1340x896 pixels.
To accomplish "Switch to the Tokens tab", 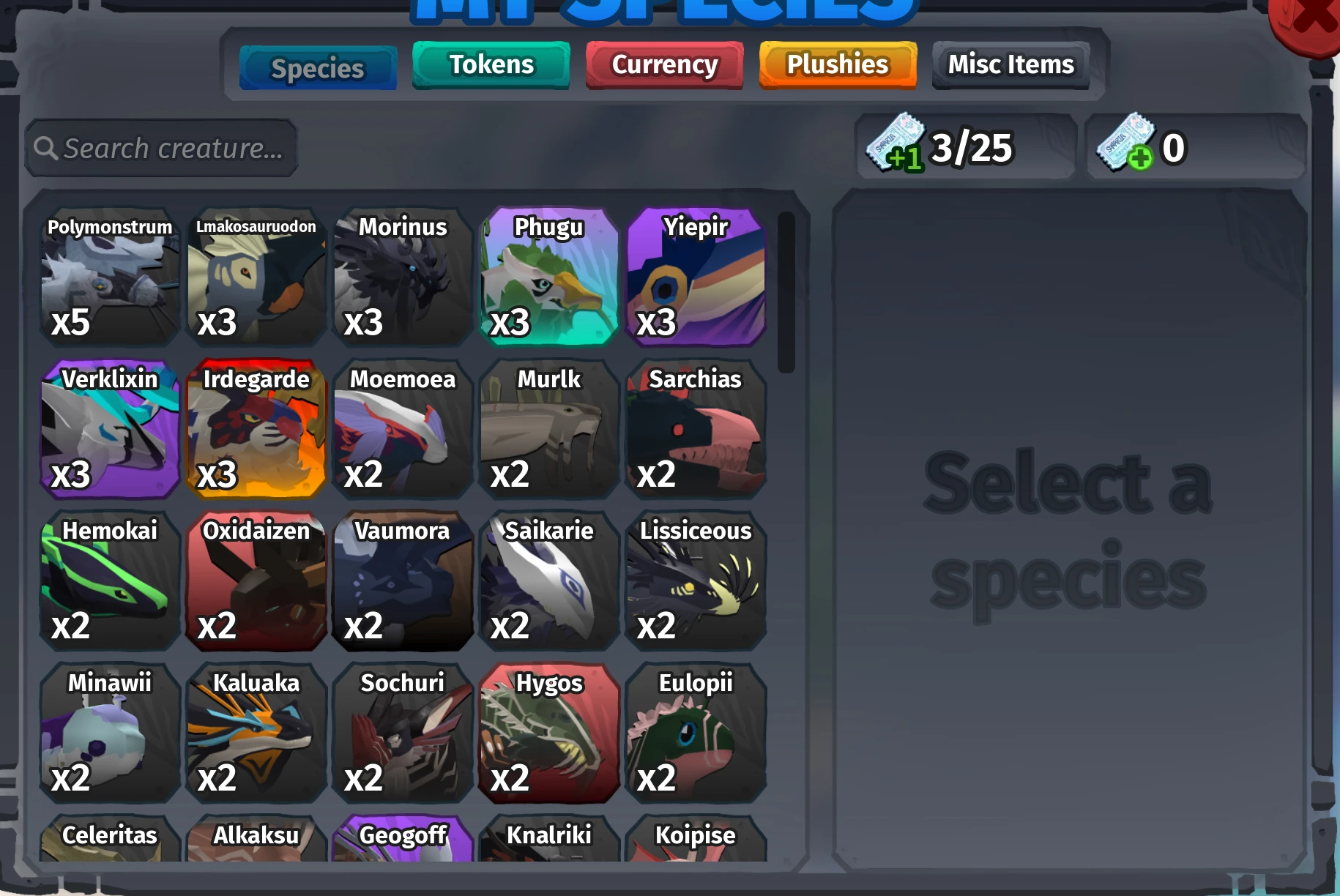I will tap(491, 64).
